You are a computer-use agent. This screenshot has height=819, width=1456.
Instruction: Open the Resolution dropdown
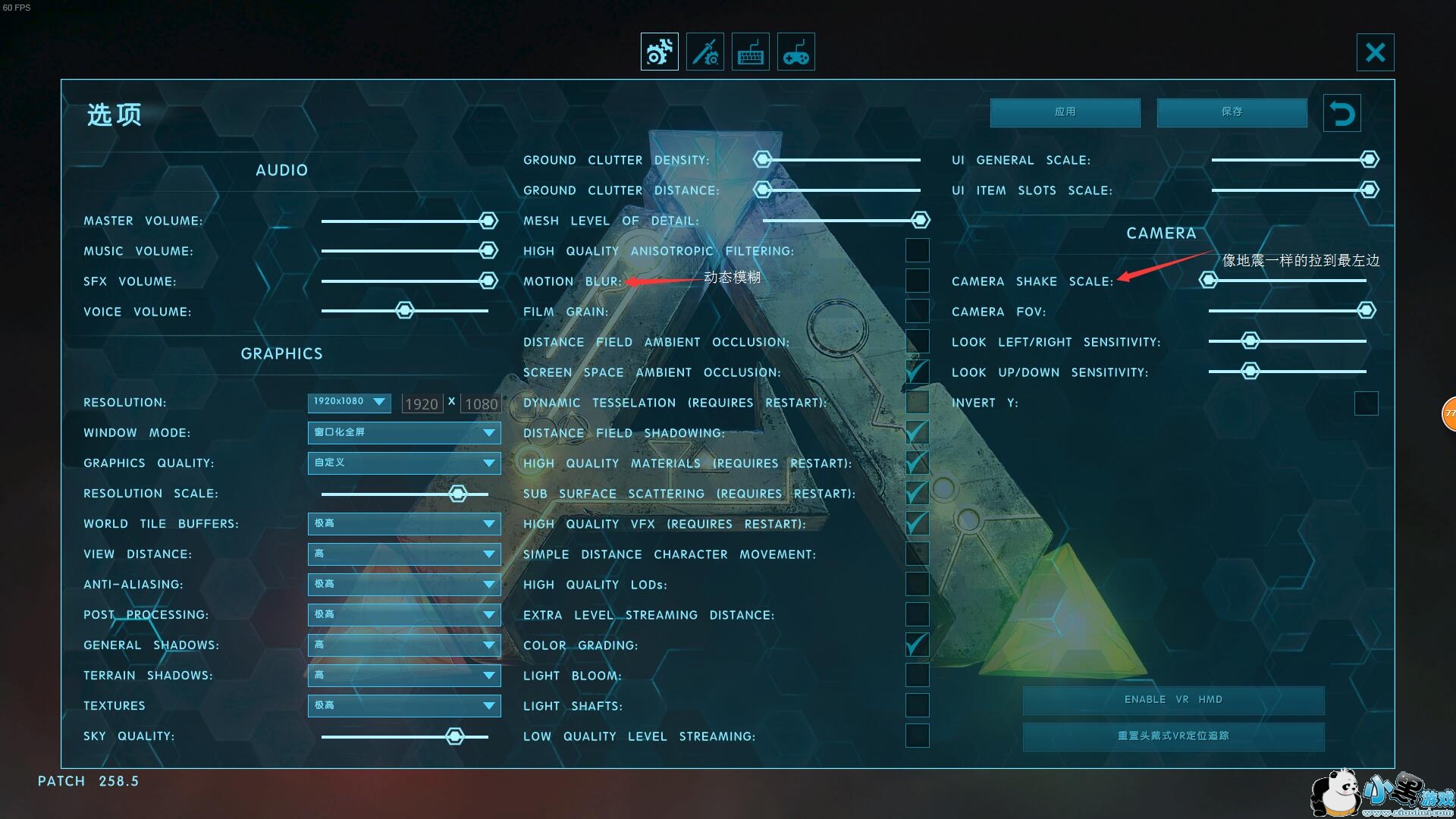pos(349,402)
